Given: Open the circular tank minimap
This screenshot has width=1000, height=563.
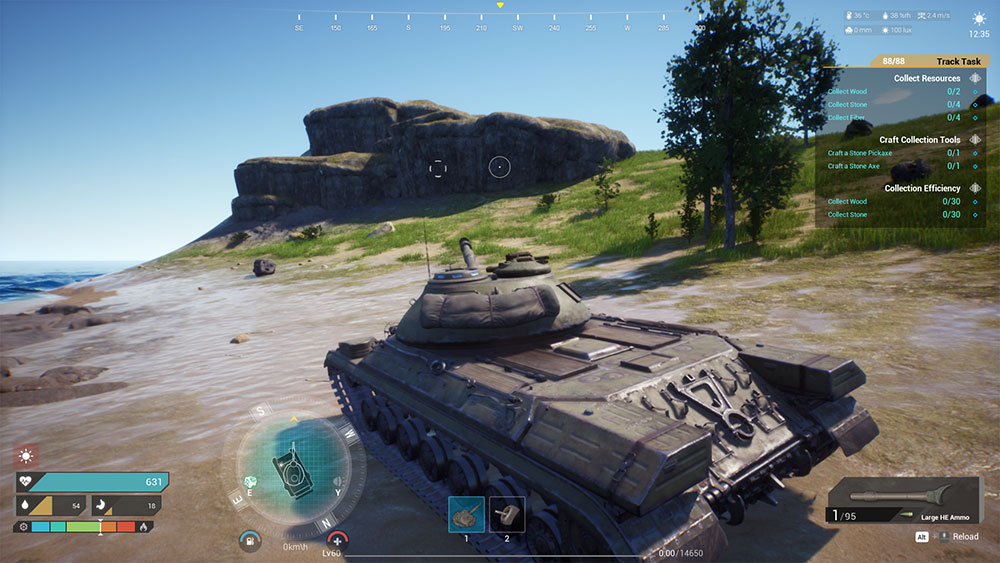Looking at the screenshot, I should click(294, 467).
